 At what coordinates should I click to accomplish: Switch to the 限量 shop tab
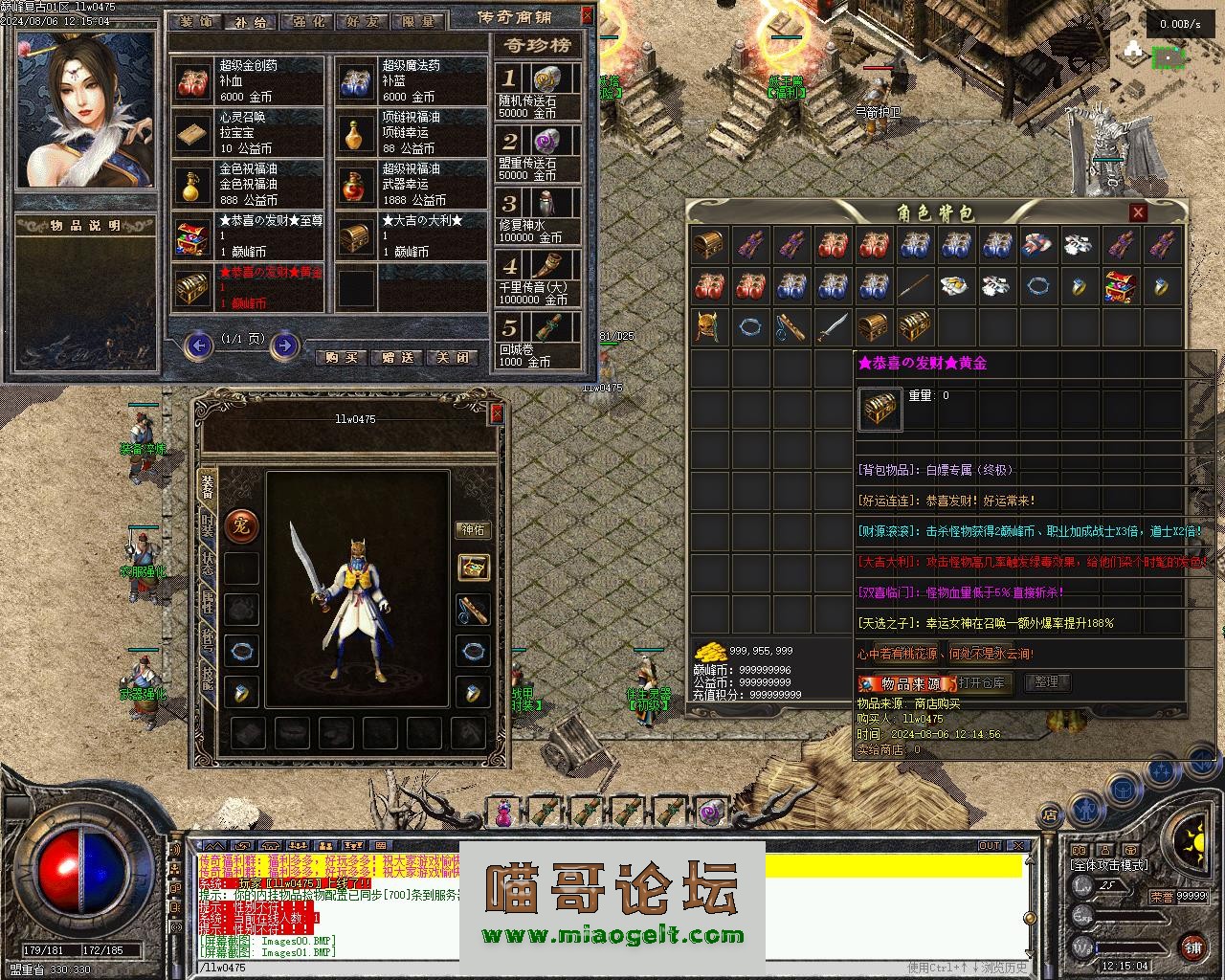pos(417,21)
